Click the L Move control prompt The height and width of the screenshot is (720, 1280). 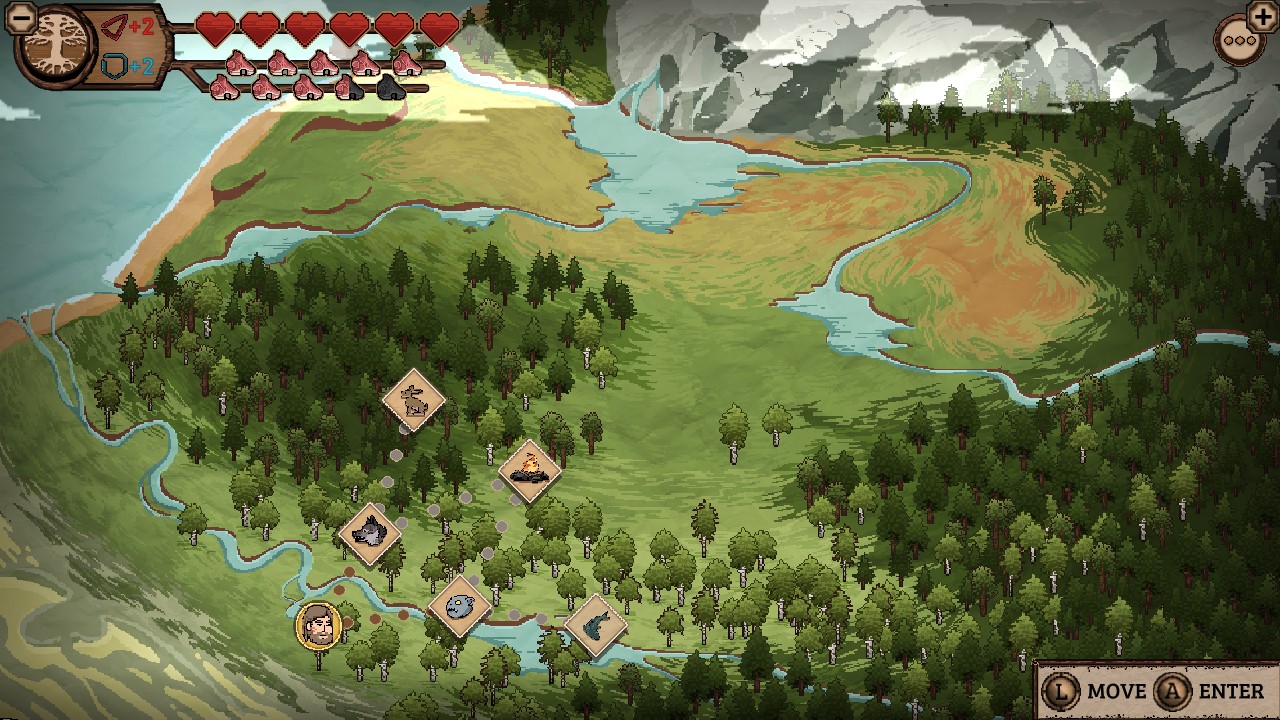1093,691
